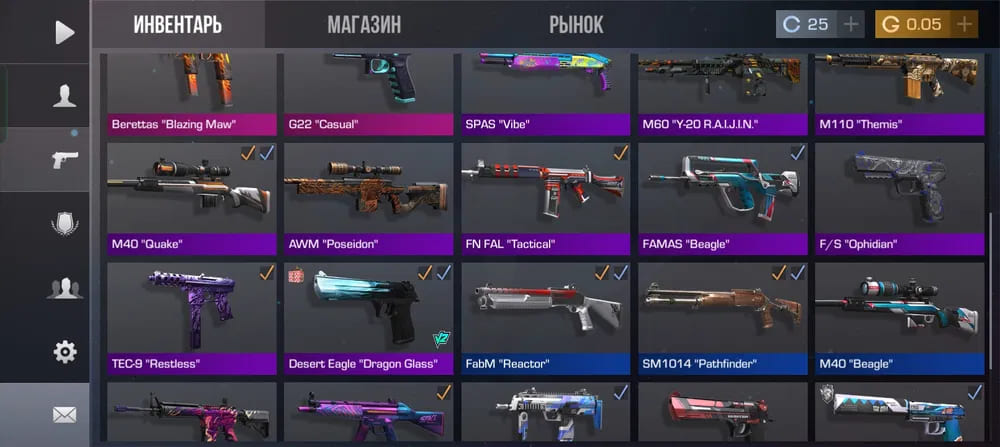Image resolution: width=1000 pixels, height=447 pixels.
Task: Select the AWM "Poseidon" skin
Action: [367, 196]
